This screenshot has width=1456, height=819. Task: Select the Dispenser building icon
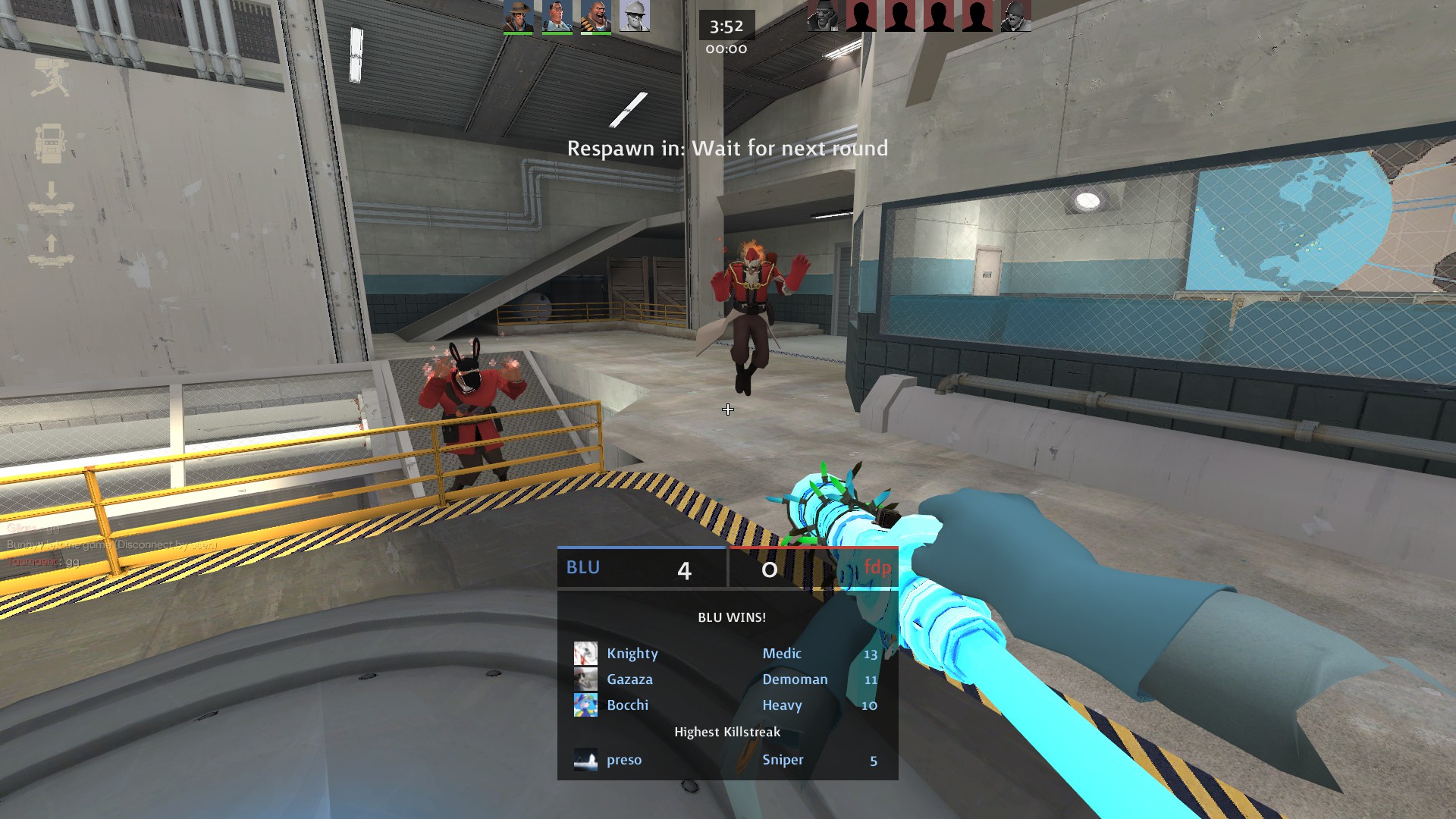tap(50, 143)
